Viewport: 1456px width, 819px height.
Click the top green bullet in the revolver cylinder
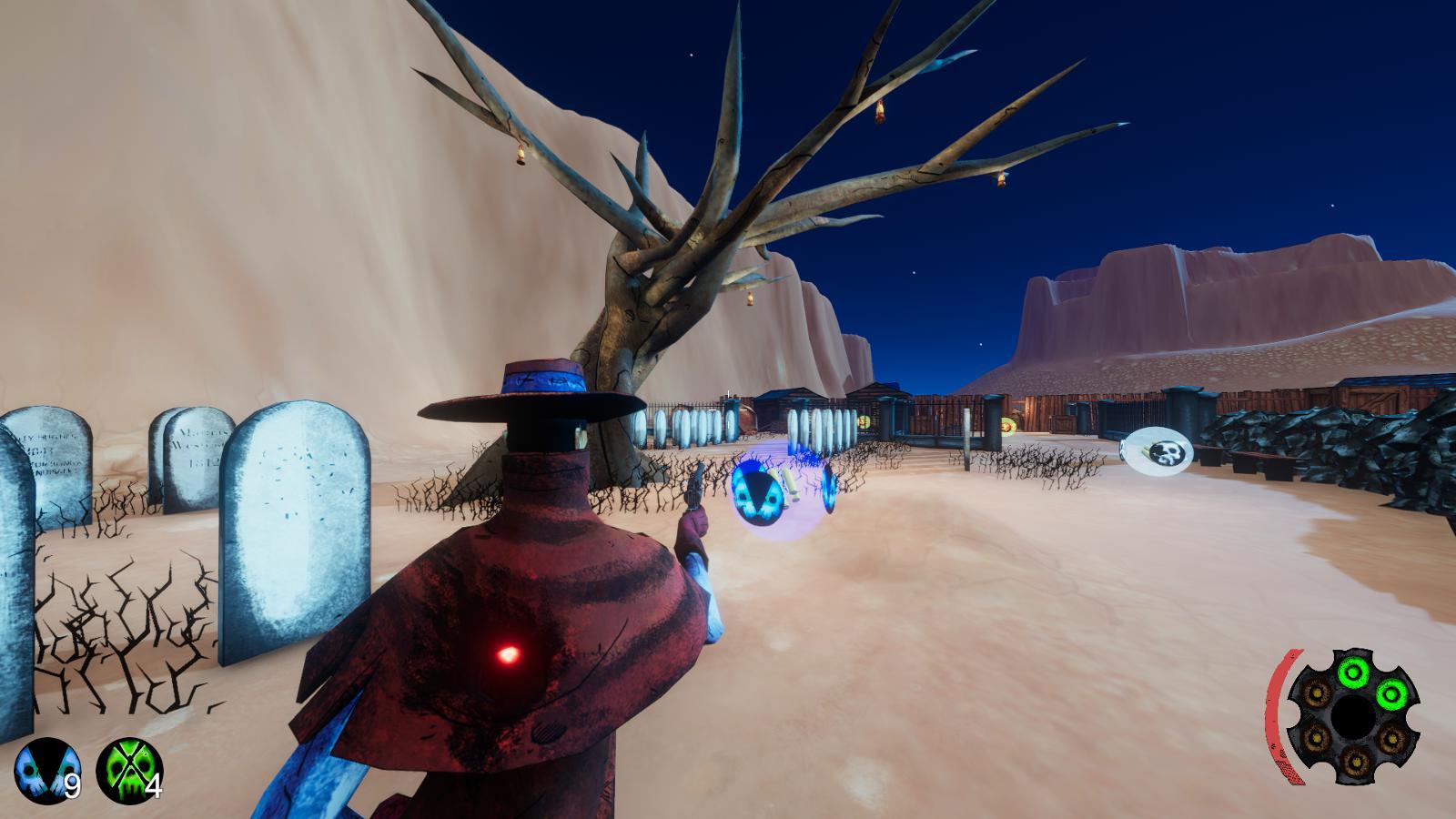pos(1353,672)
